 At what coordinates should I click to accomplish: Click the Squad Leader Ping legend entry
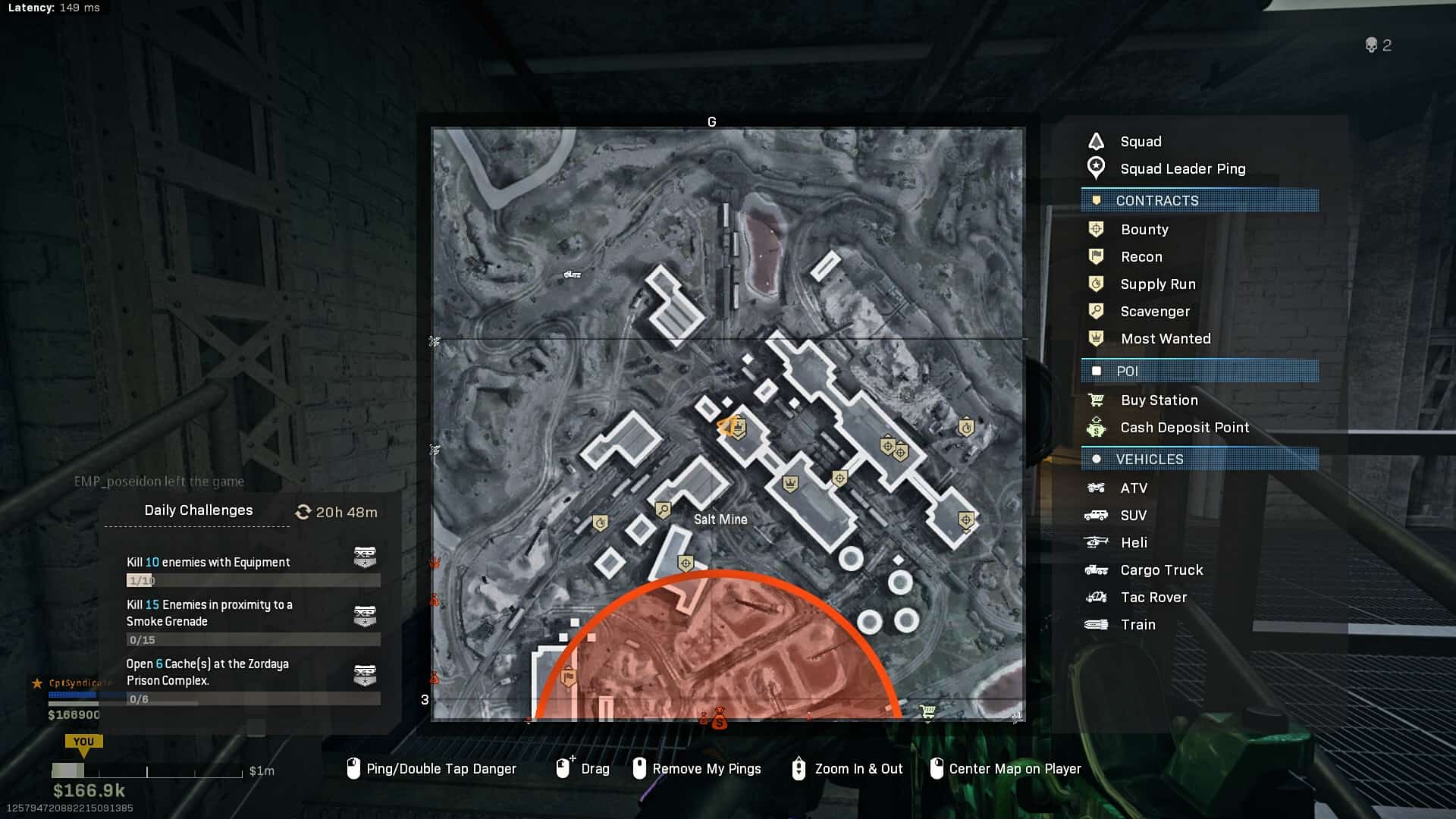(1182, 168)
